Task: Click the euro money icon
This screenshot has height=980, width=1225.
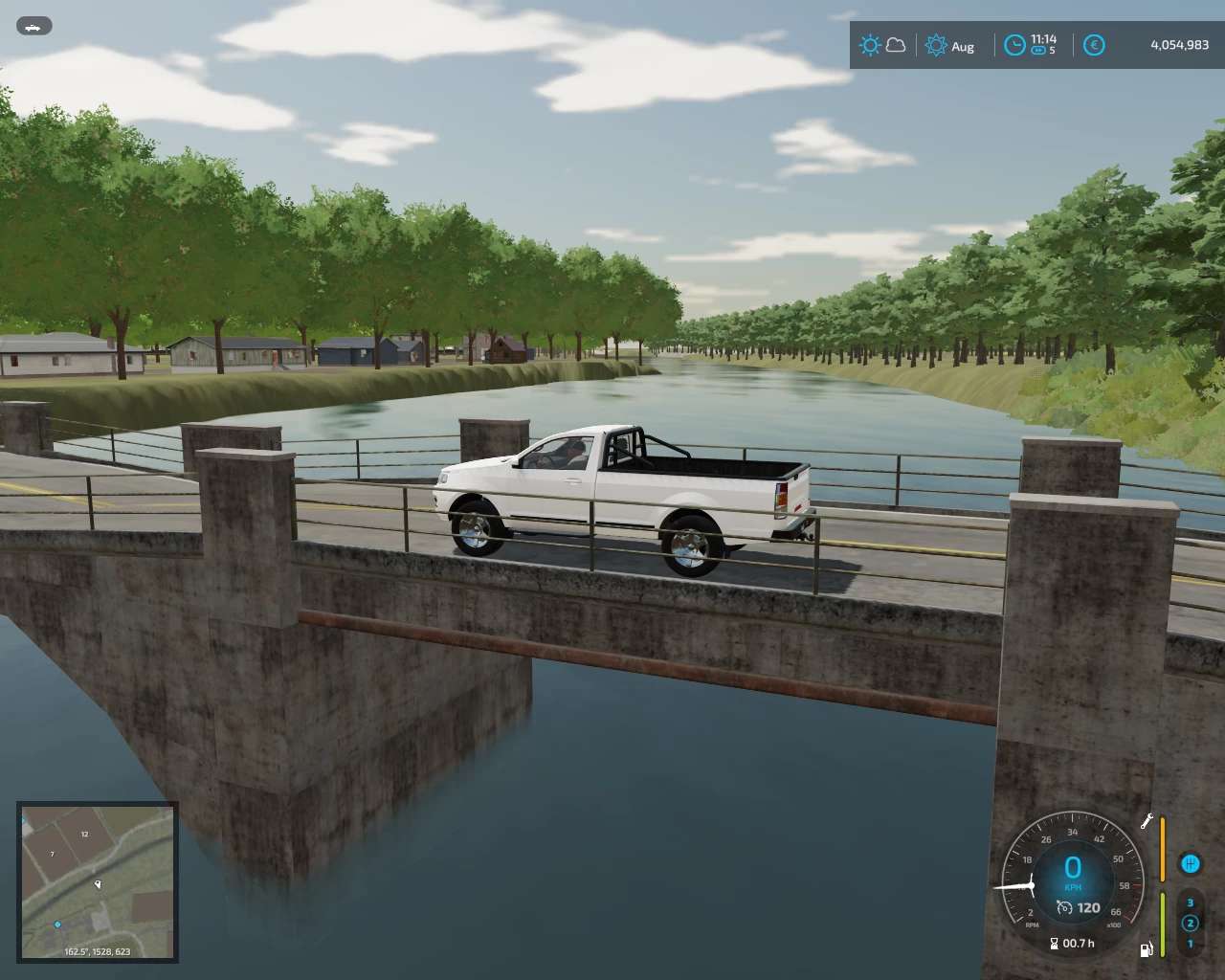Action: (1094, 45)
